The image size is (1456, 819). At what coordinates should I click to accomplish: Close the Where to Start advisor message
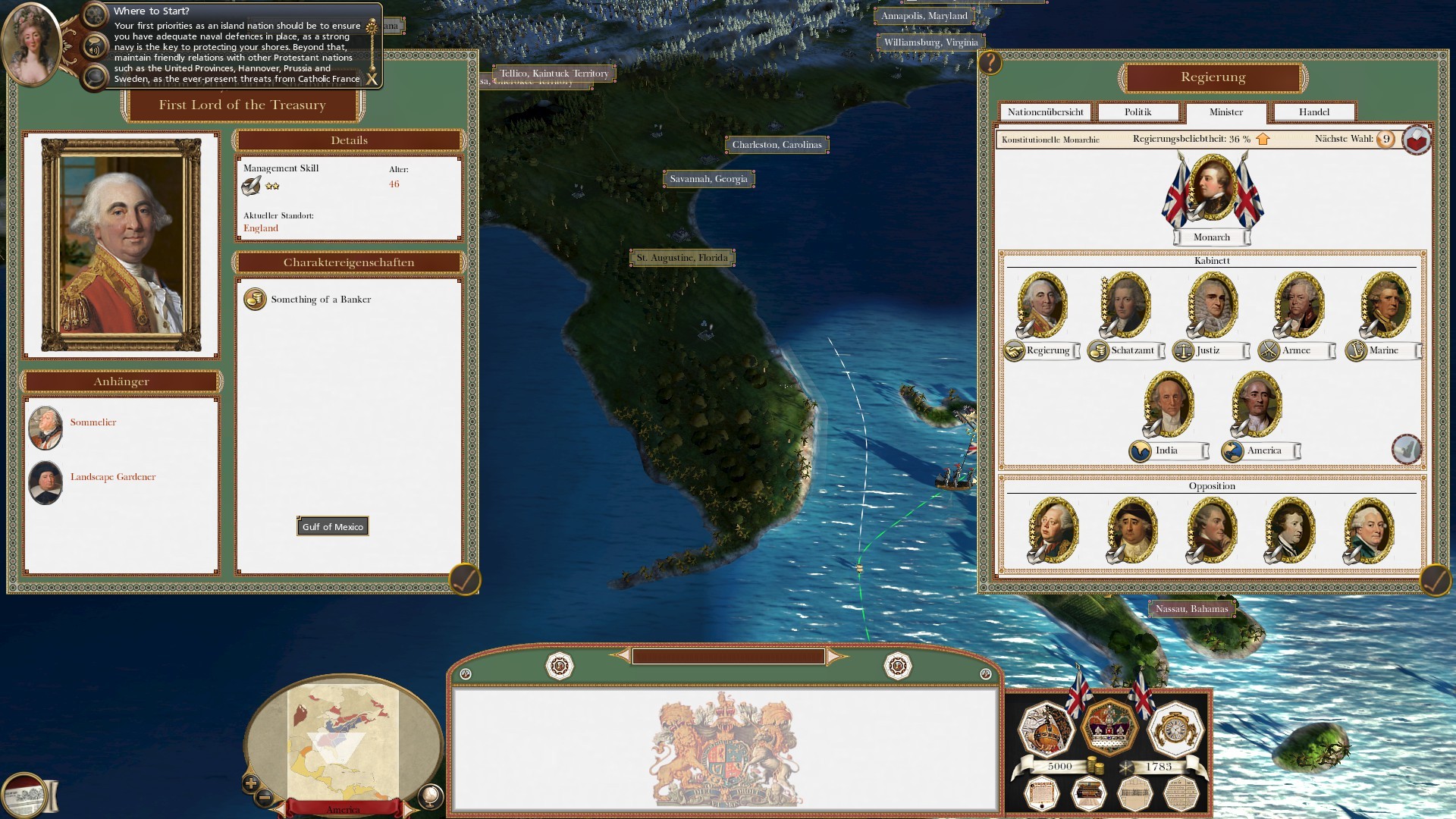point(372,79)
